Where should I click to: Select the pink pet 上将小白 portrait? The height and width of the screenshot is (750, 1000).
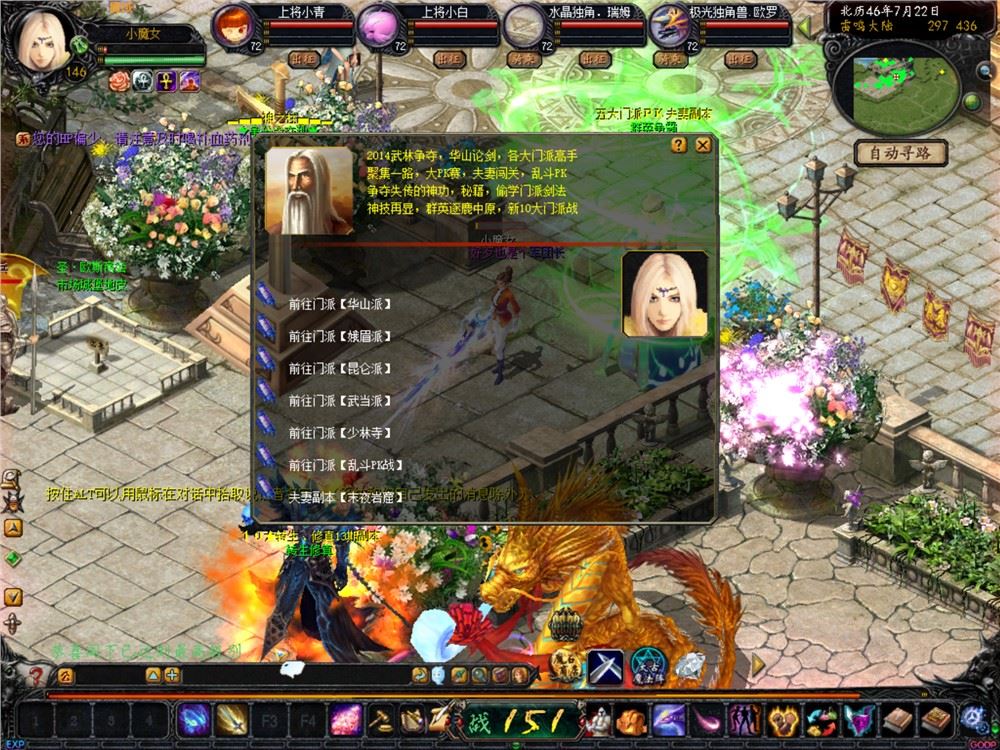pos(378,25)
